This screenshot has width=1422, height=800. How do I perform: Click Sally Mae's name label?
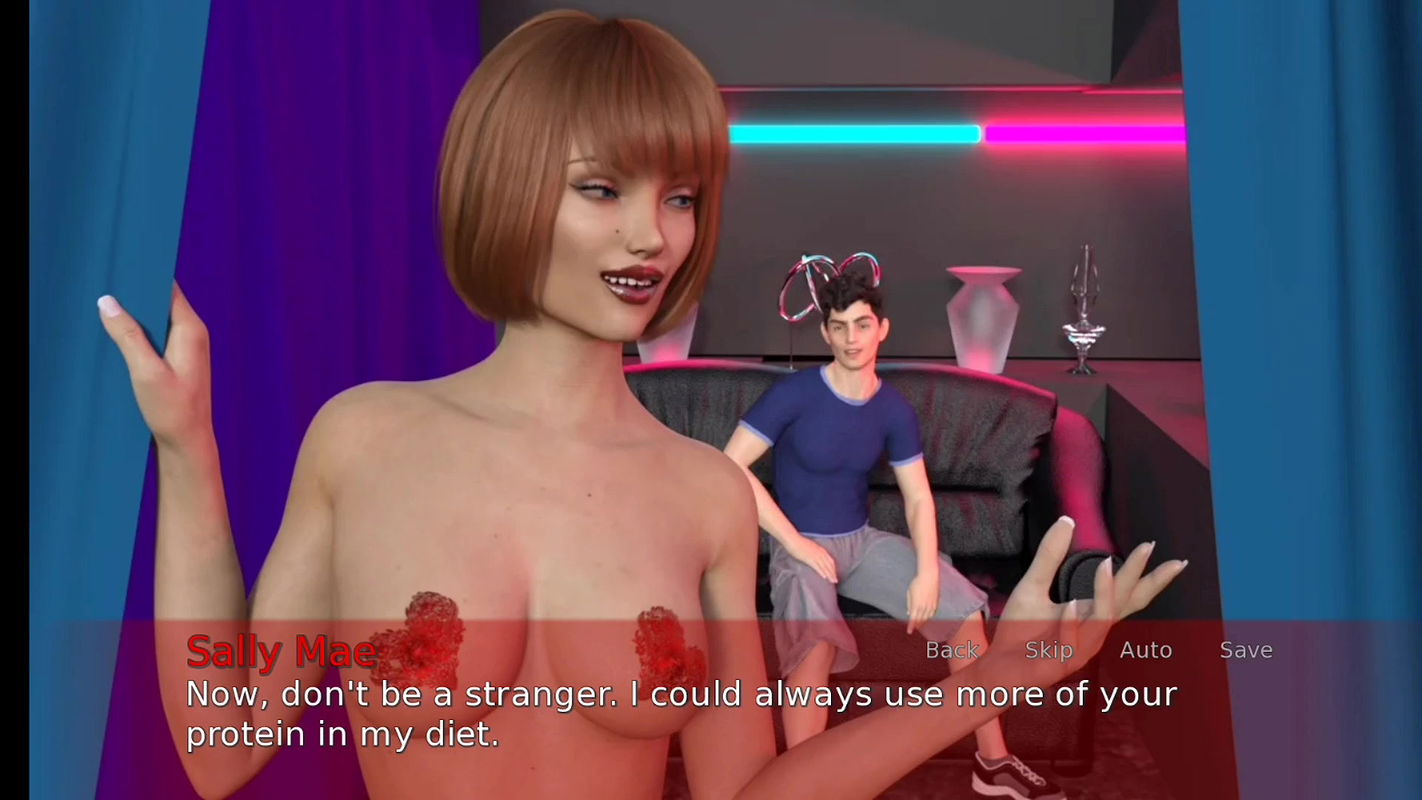coord(281,650)
